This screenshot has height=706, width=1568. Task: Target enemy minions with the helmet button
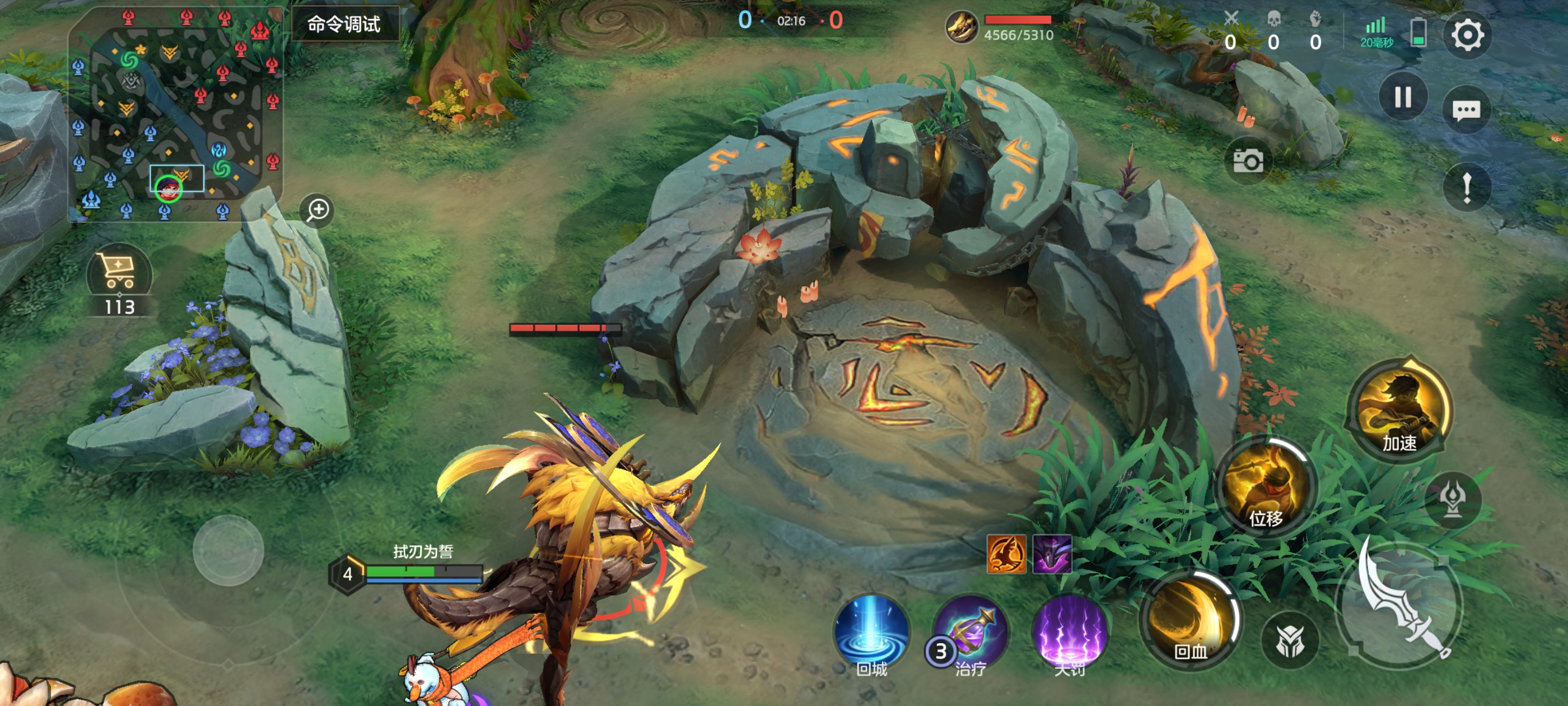(1289, 640)
